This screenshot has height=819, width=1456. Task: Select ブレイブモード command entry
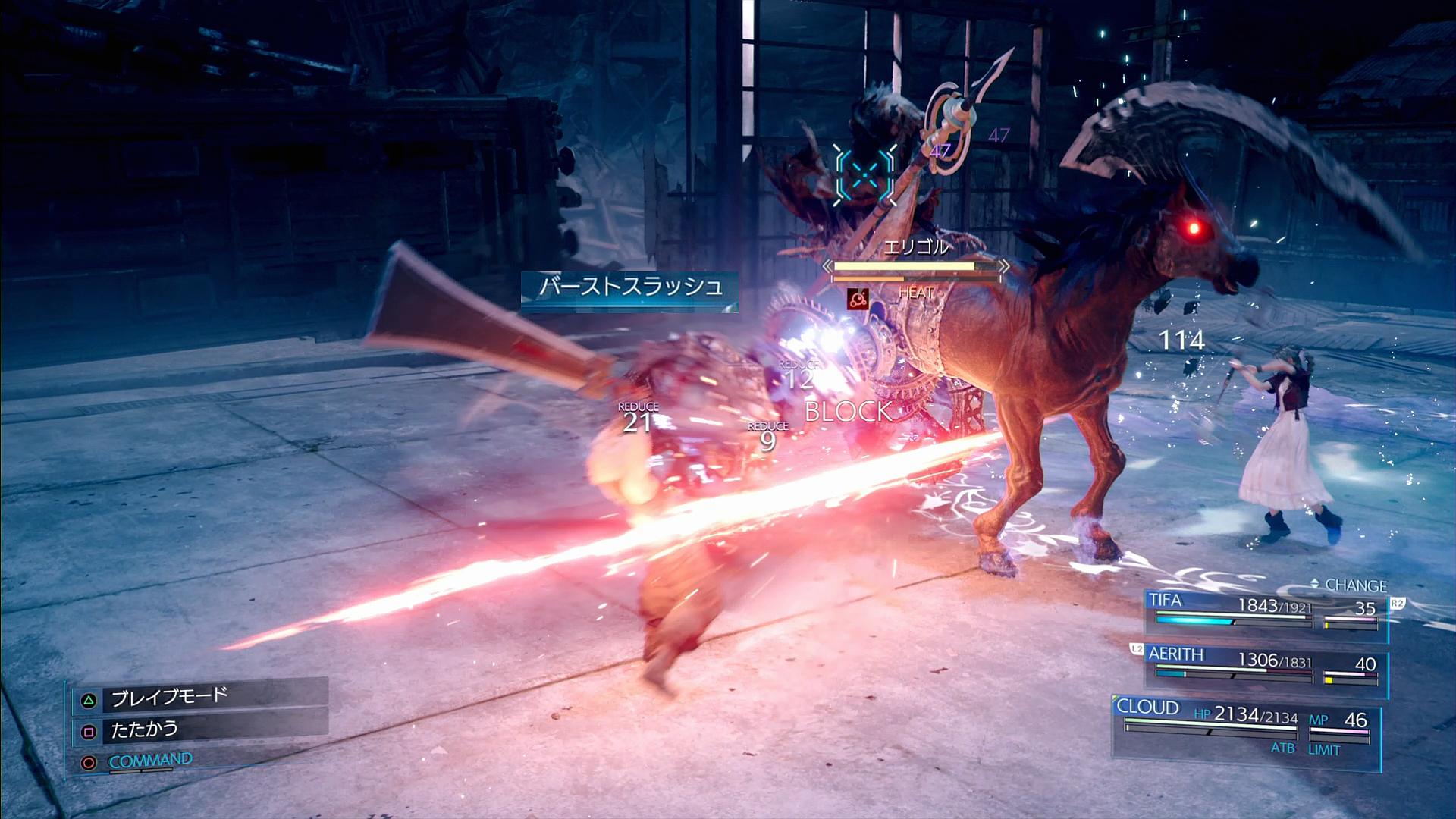[169, 697]
